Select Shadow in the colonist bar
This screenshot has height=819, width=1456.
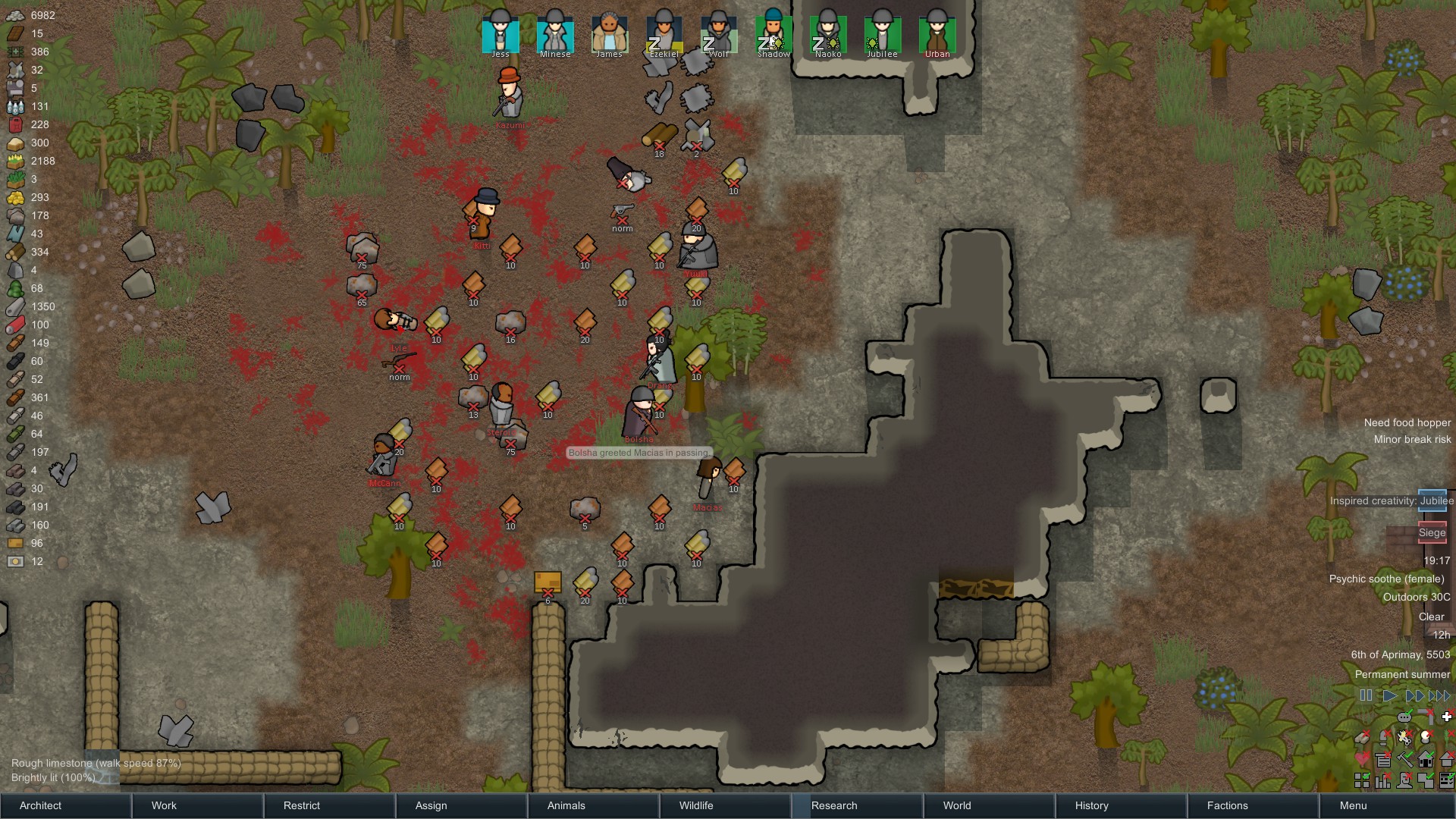coord(773,34)
